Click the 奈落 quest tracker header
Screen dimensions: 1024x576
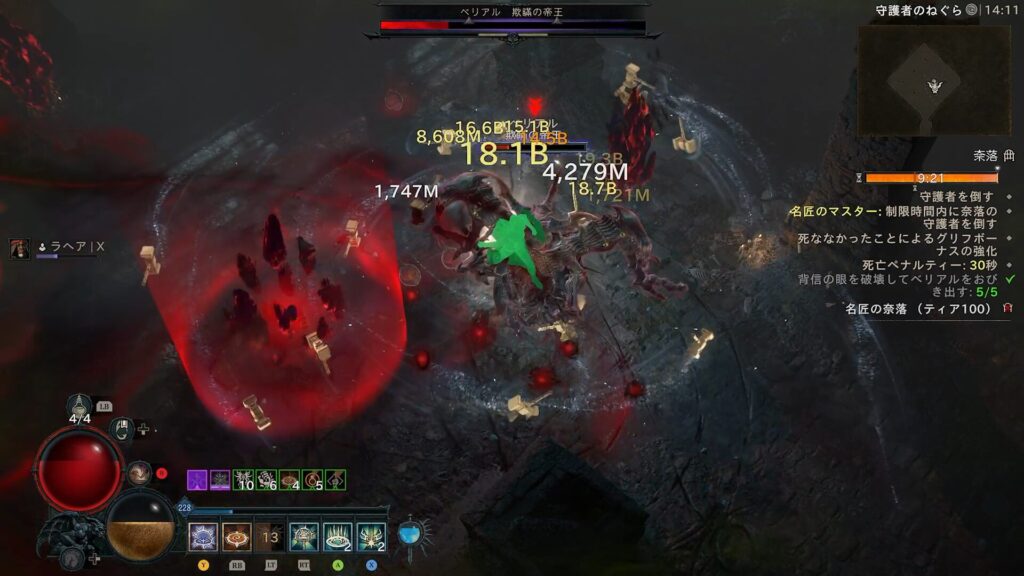[984, 156]
